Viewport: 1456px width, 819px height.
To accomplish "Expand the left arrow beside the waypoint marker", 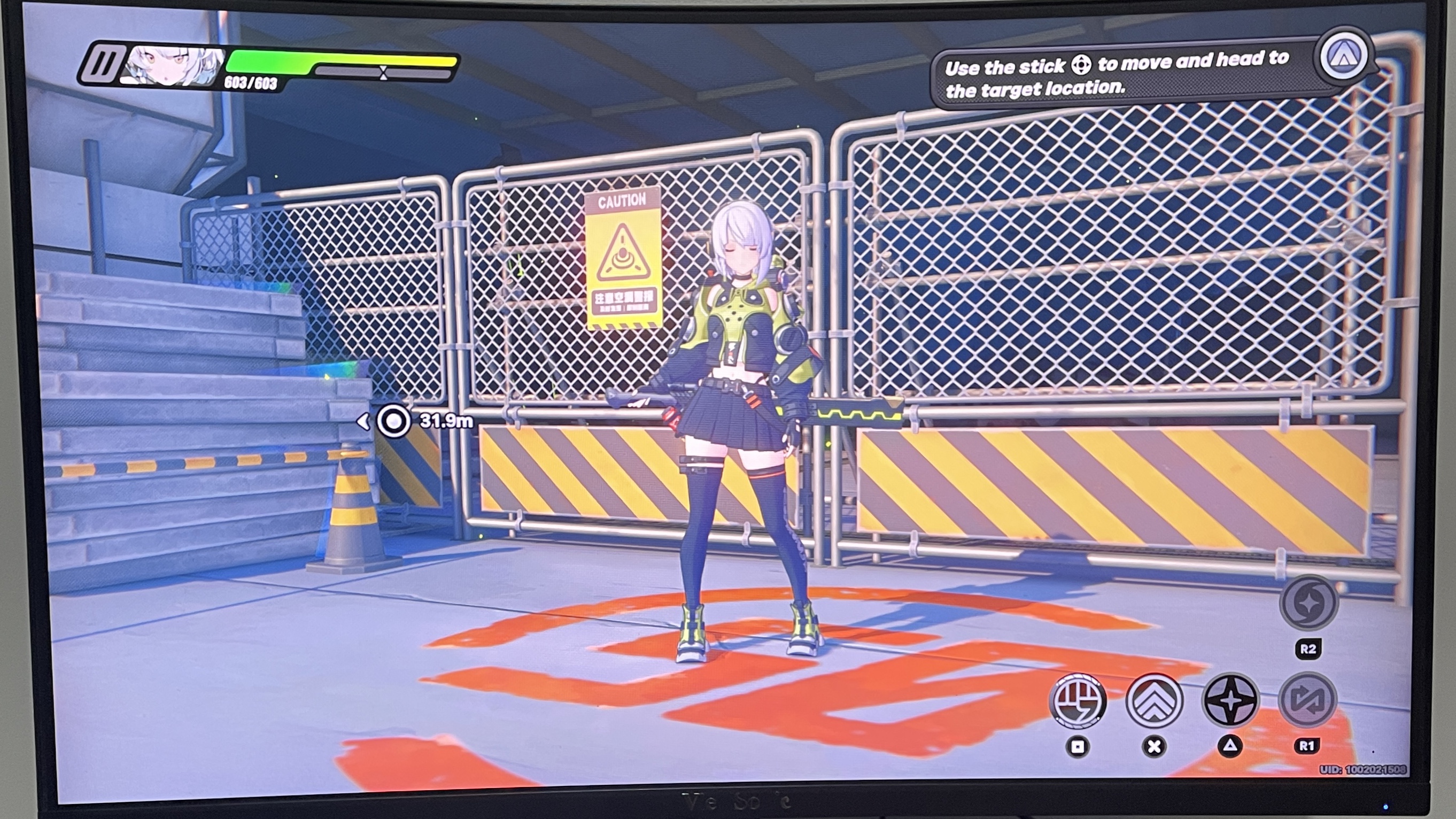I will click(x=365, y=421).
